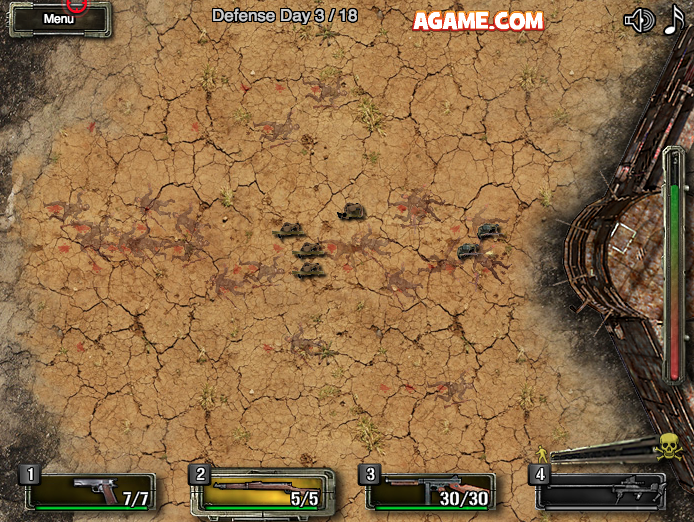Select the rifle in weapon slot 2
Viewport: 694px width, 522px height.
pos(260,491)
